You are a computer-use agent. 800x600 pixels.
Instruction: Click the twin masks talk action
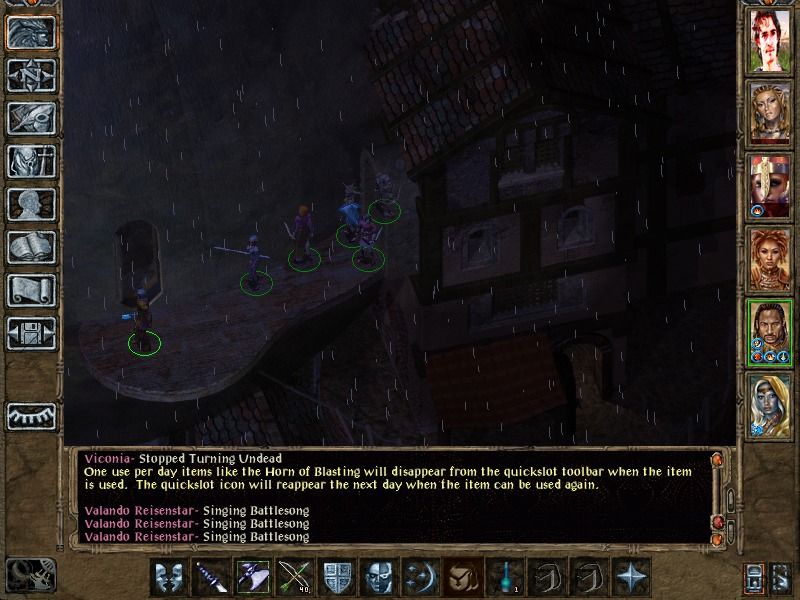pyautogui.click(x=169, y=577)
